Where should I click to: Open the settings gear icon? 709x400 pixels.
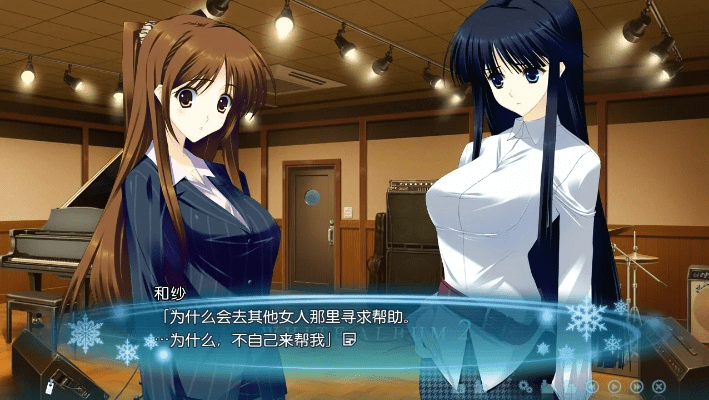(524, 386)
